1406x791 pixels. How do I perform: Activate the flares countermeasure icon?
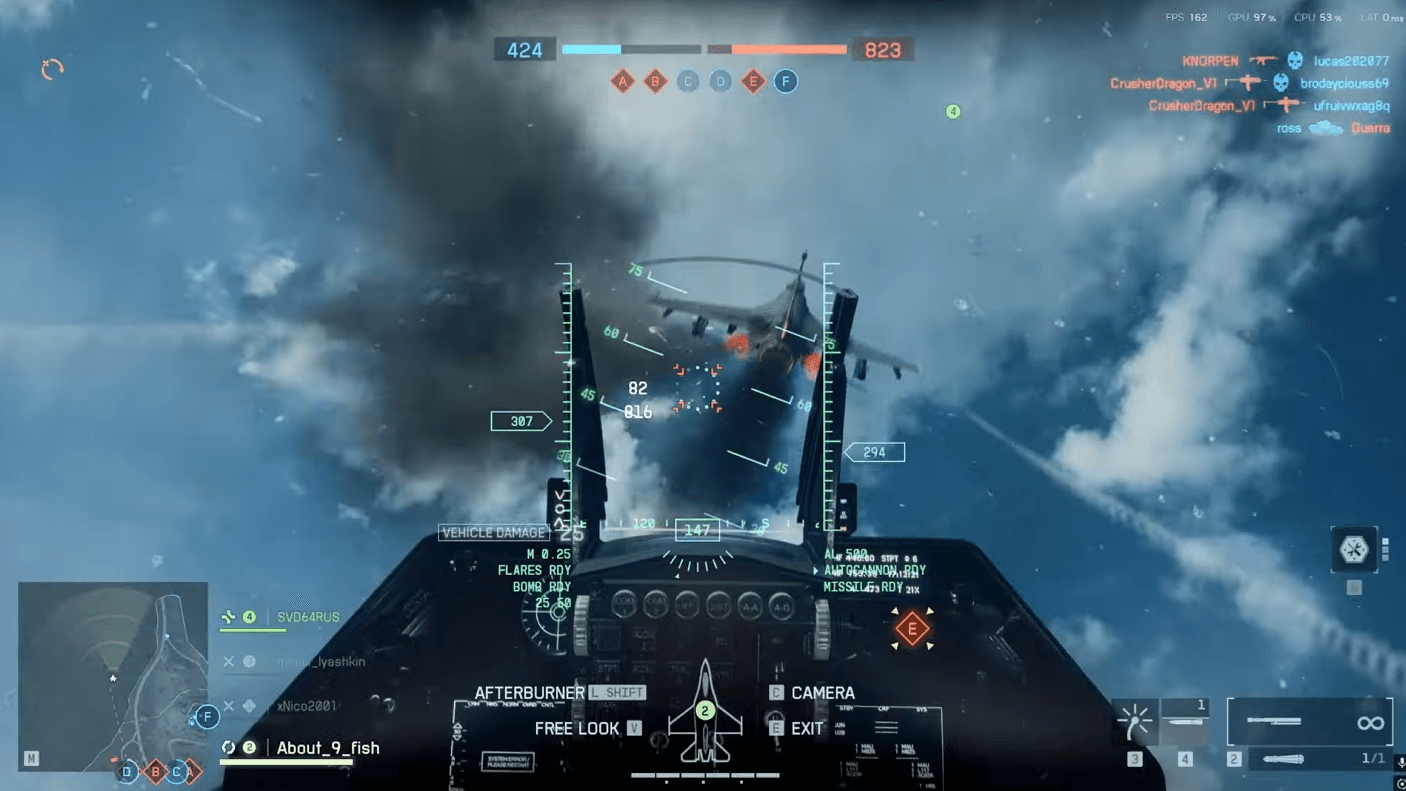[x=1136, y=720]
